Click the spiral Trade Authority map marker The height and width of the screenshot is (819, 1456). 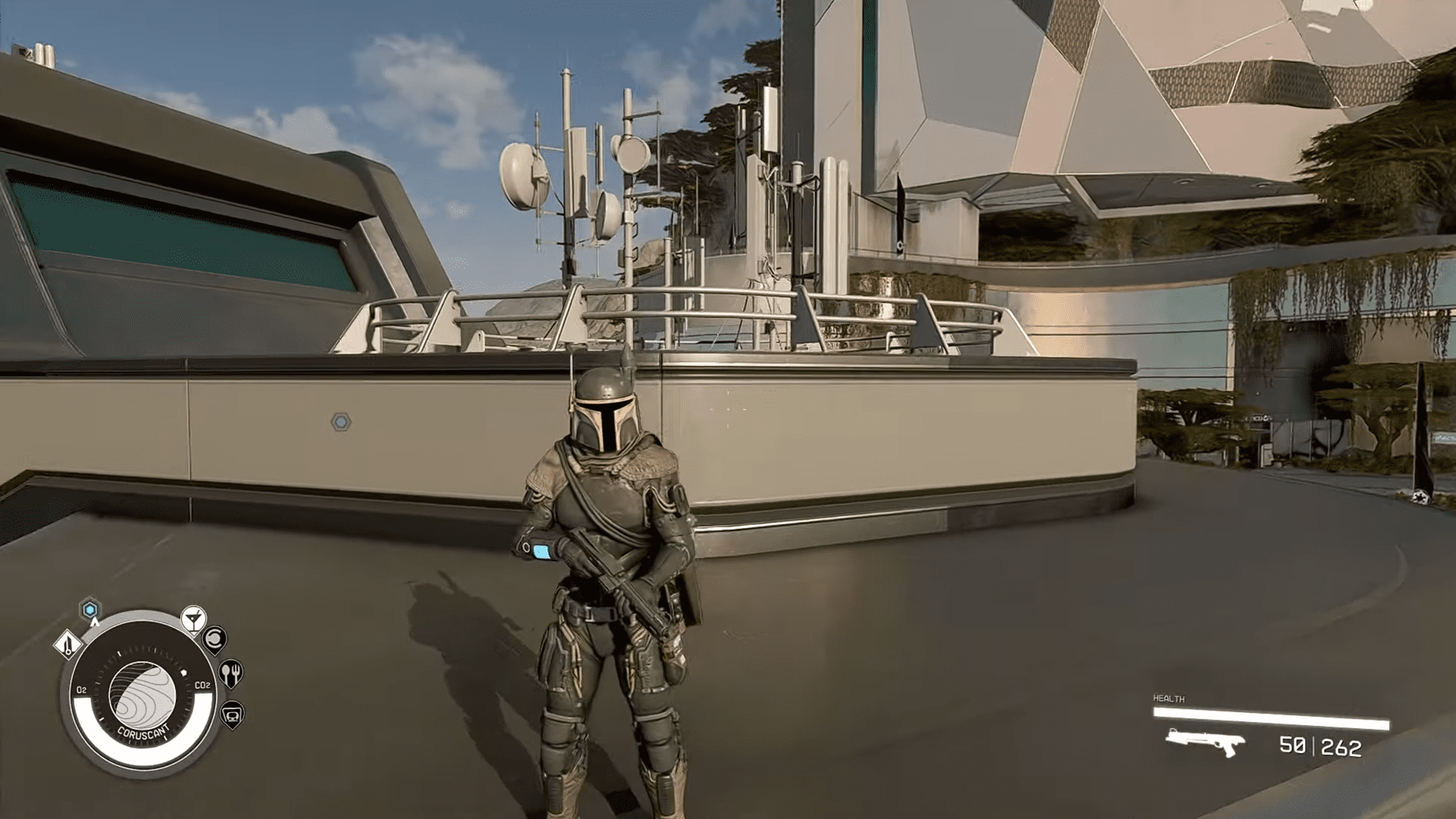pos(215,640)
